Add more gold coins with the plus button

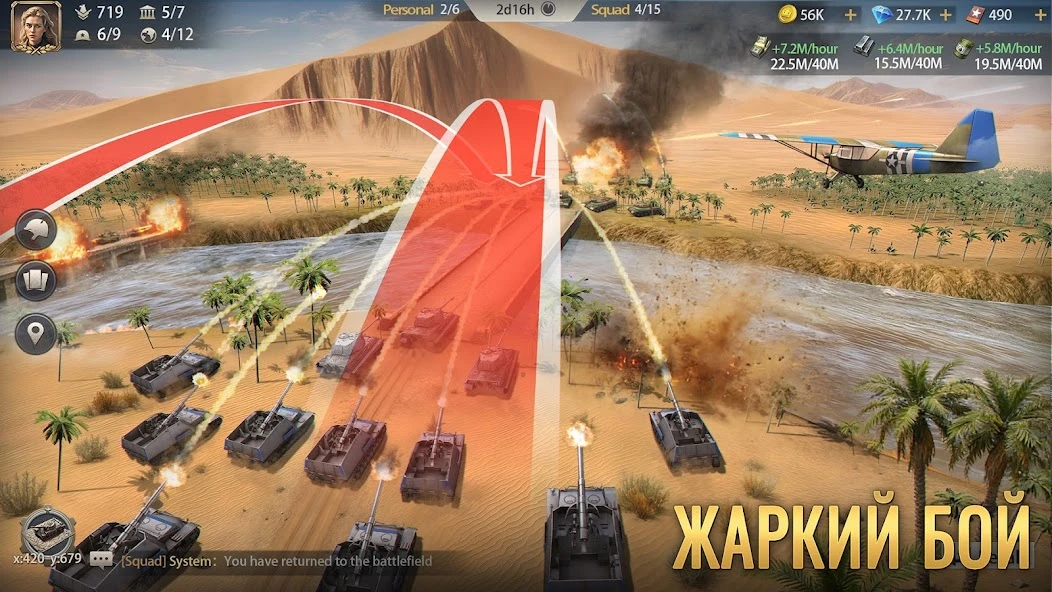click(851, 15)
